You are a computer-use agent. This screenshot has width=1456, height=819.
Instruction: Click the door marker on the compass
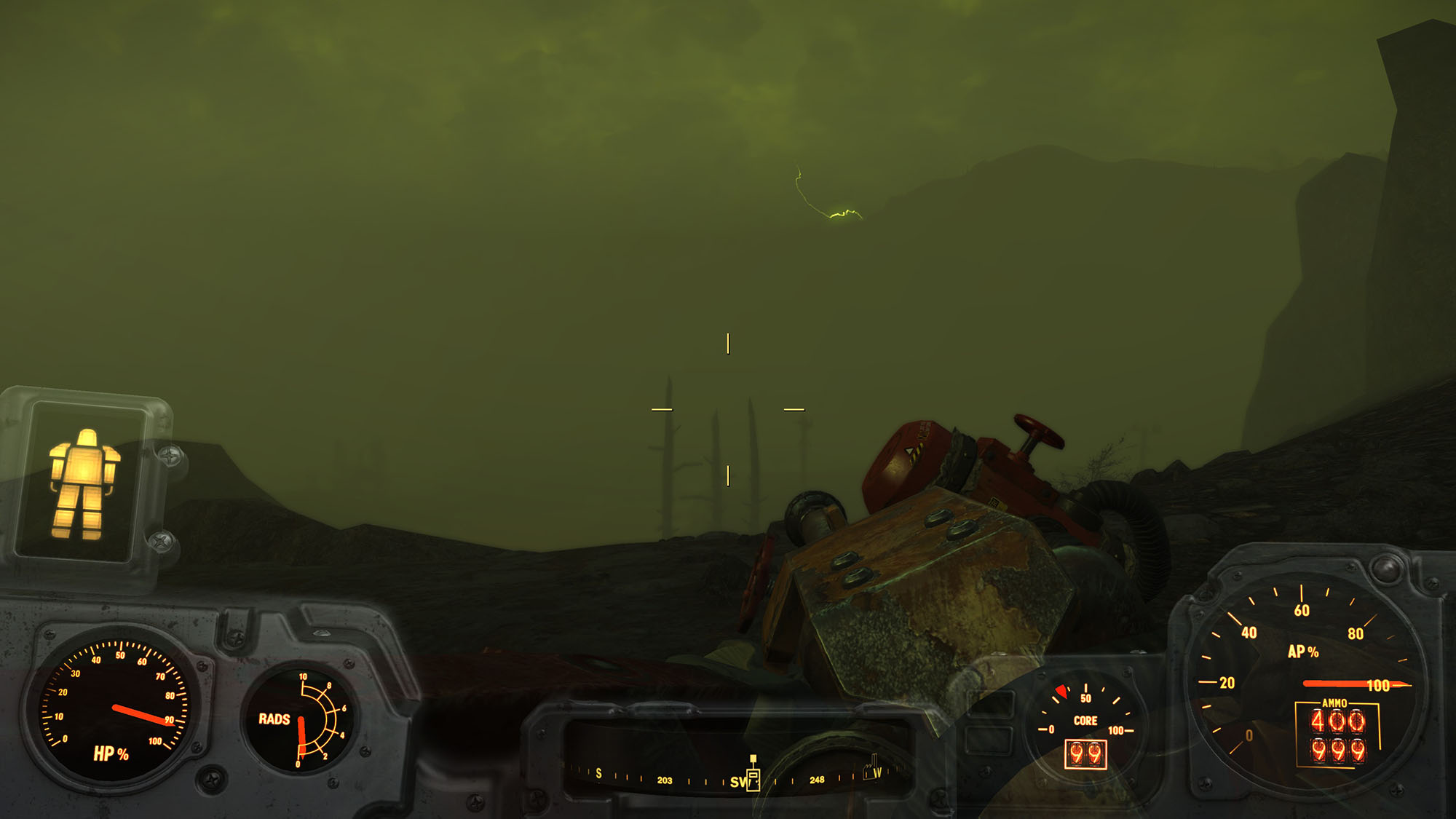click(753, 778)
